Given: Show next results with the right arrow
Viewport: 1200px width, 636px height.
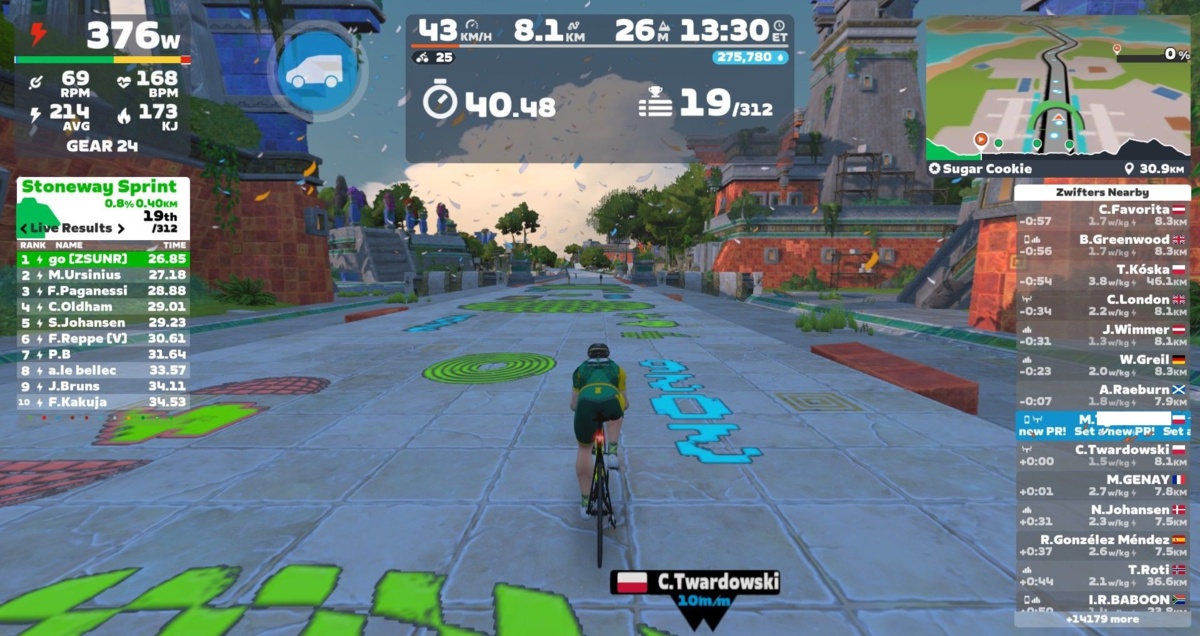Looking at the screenshot, I should point(121,228).
